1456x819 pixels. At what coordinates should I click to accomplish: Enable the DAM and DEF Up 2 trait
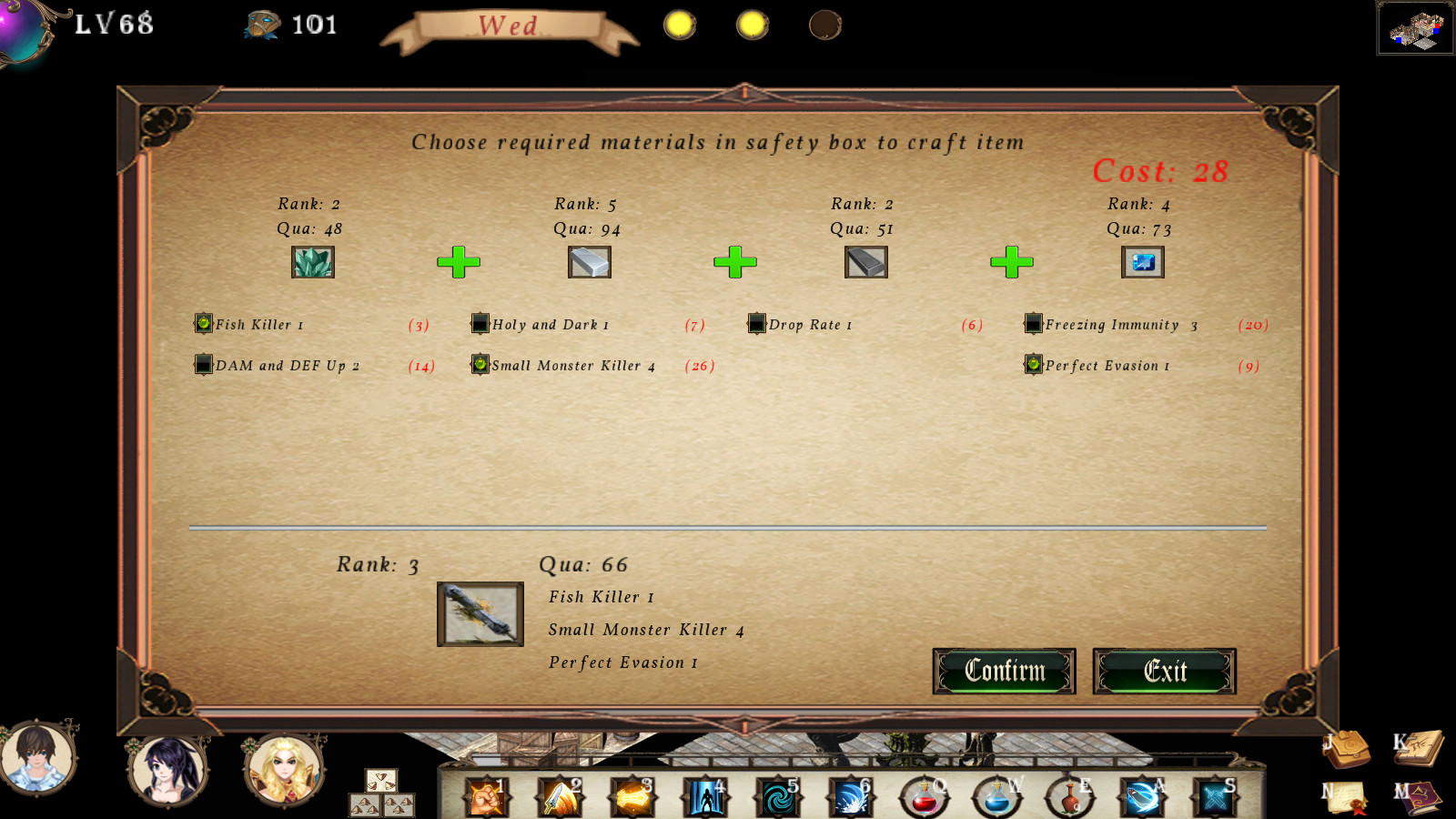(204, 364)
